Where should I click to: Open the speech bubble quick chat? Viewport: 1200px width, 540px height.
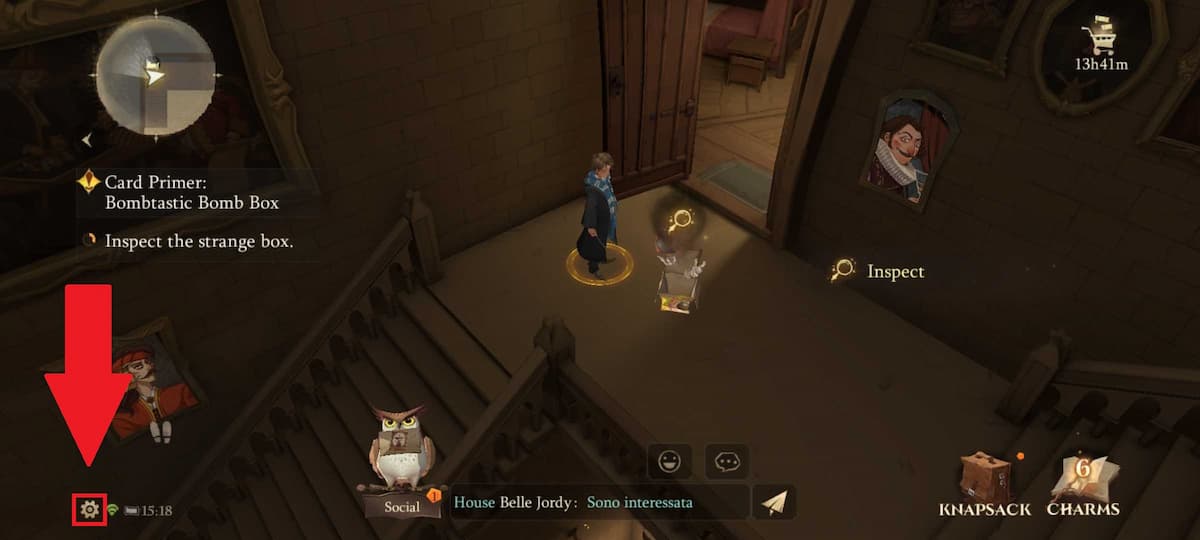(x=726, y=461)
